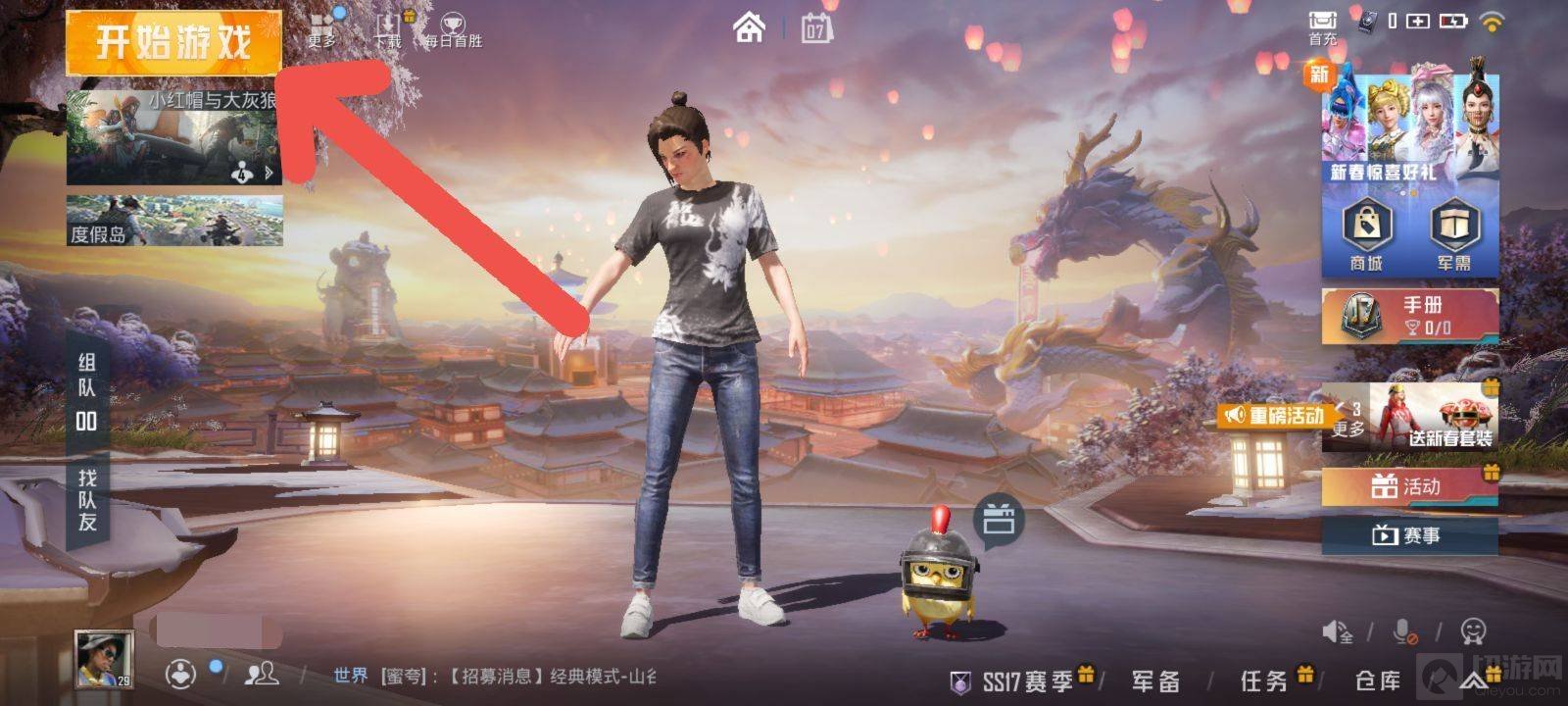Open the 下载 download icon
This screenshot has width=1568, height=706.
pyautogui.click(x=389, y=27)
